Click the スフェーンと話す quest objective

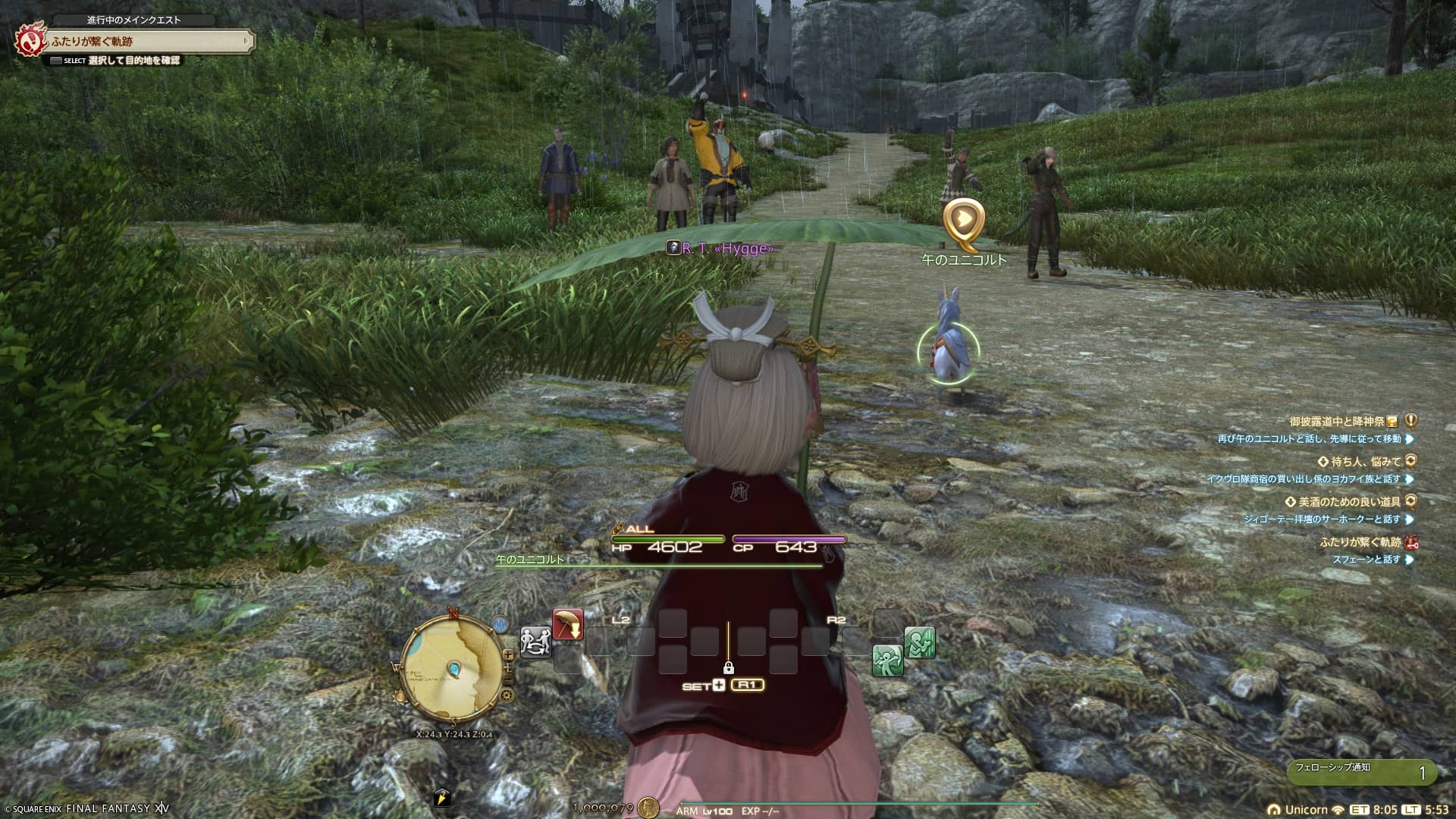click(x=1367, y=560)
